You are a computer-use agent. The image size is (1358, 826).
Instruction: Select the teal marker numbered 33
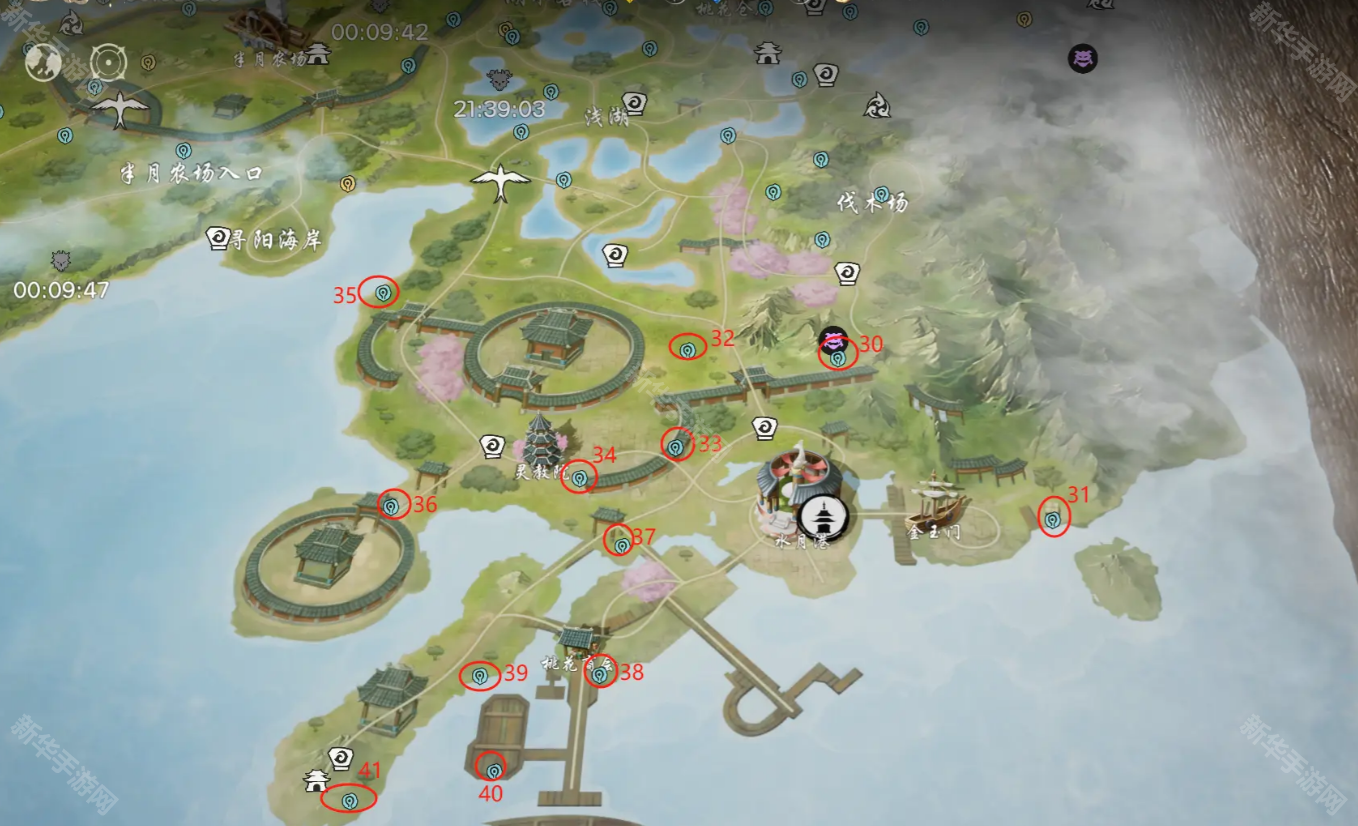point(676,445)
